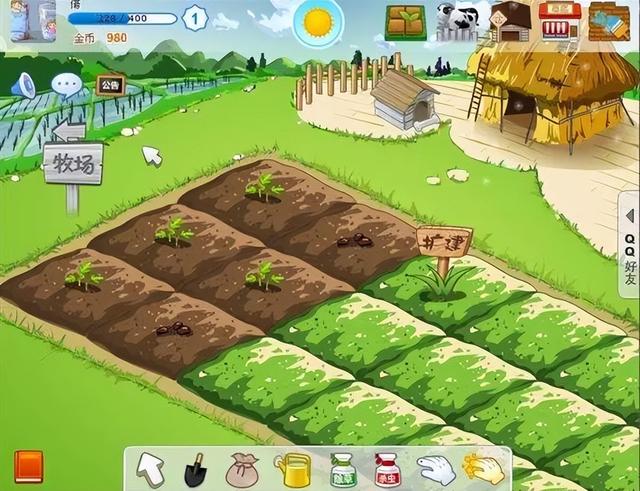
Task: Select the arrow pointer tool
Action: pos(151,468)
